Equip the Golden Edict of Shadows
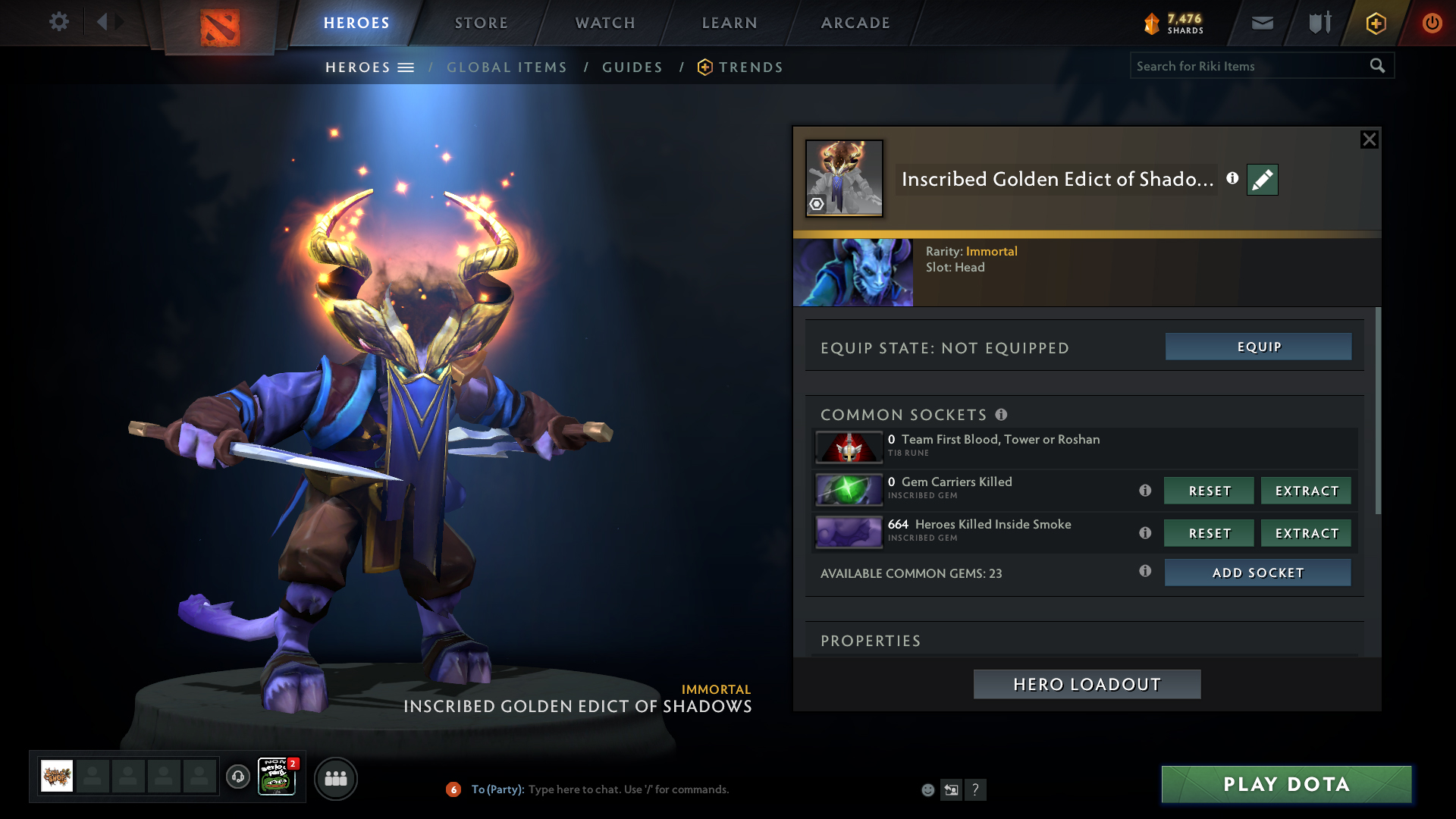 1258,347
